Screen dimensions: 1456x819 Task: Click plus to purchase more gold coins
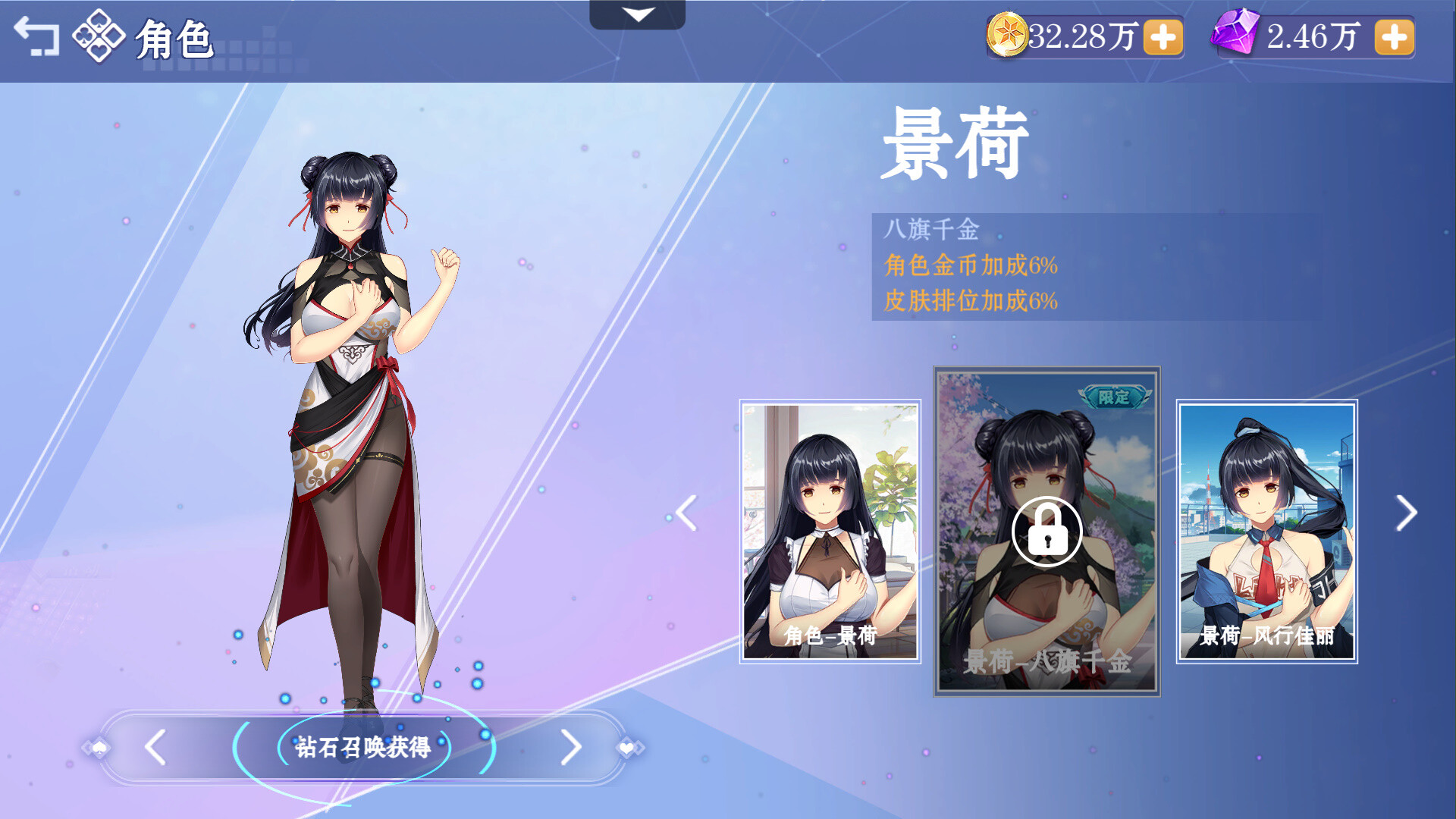(1164, 36)
